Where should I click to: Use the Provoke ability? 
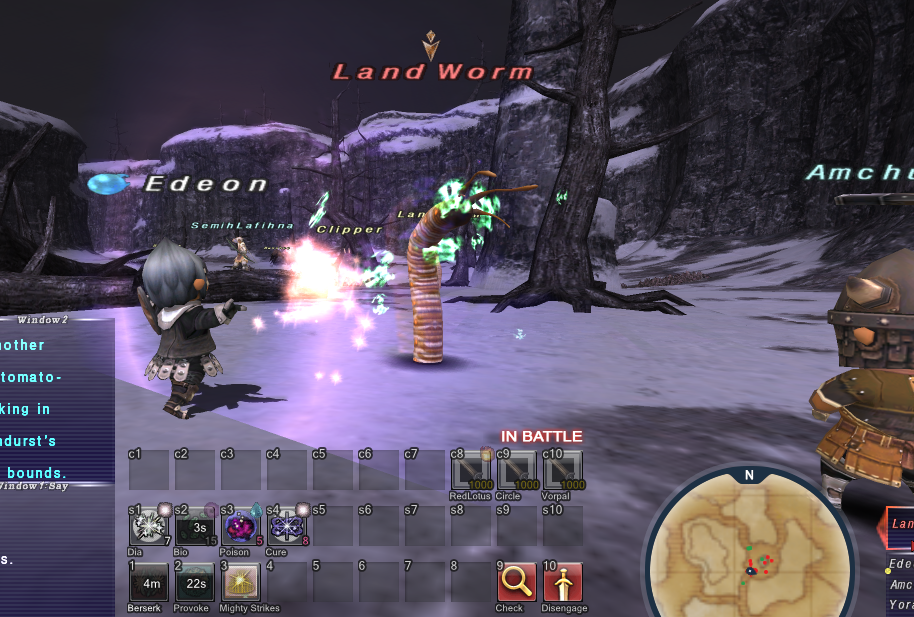tap(194, 582)
